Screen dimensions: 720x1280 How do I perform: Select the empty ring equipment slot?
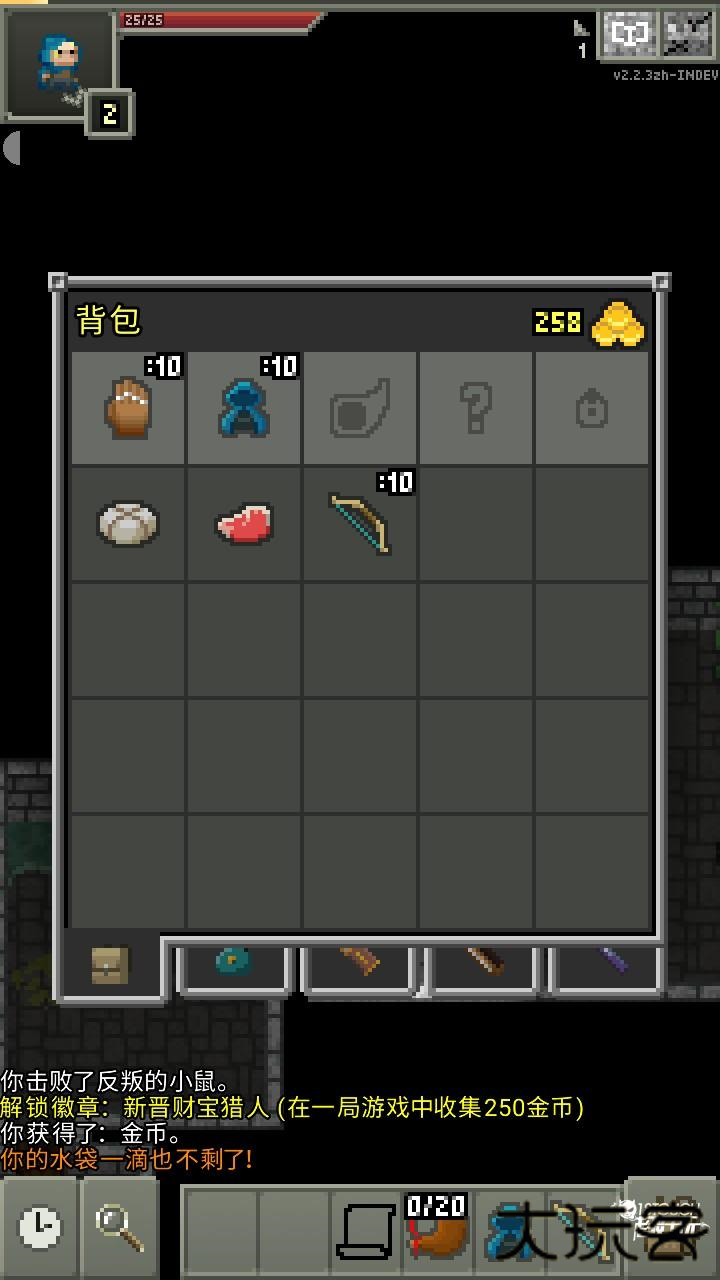[592, 408]
